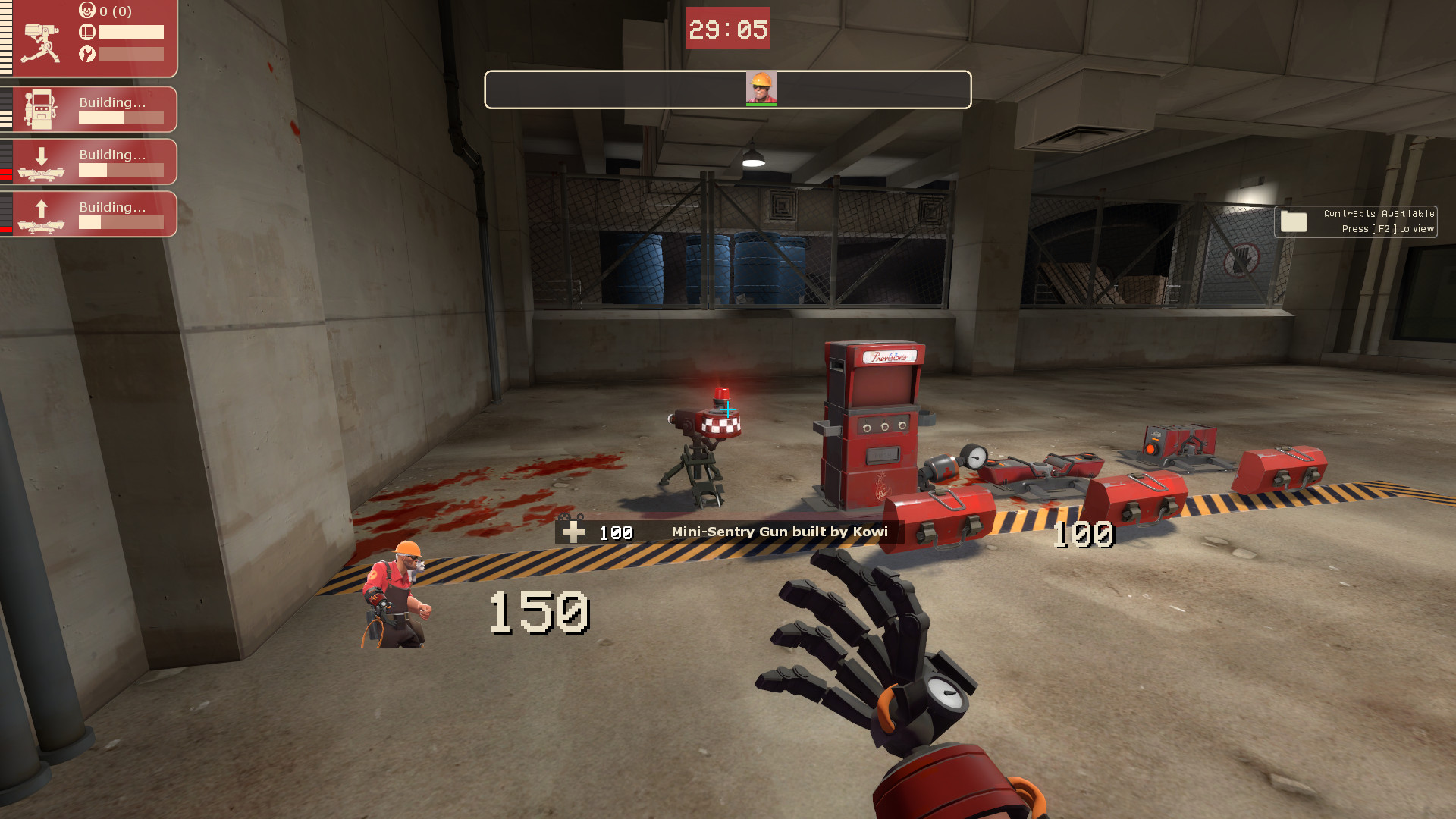Viewport: 1456px width, 819px height.
Task: Select the dispenser icon on the Building panel
Action: (x=39, y=108)
